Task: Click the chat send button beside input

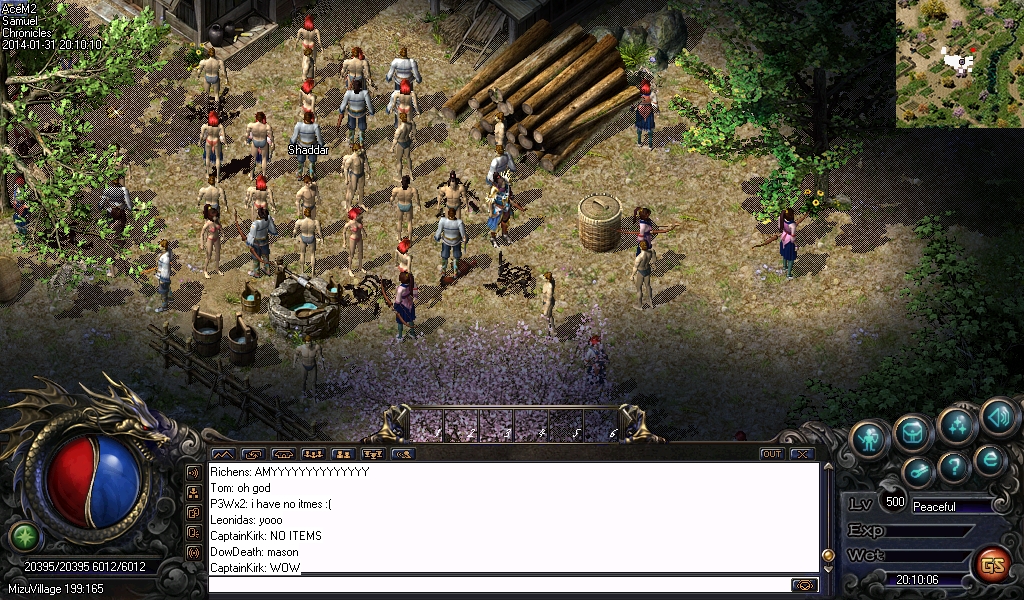Action: pos(804,585)
